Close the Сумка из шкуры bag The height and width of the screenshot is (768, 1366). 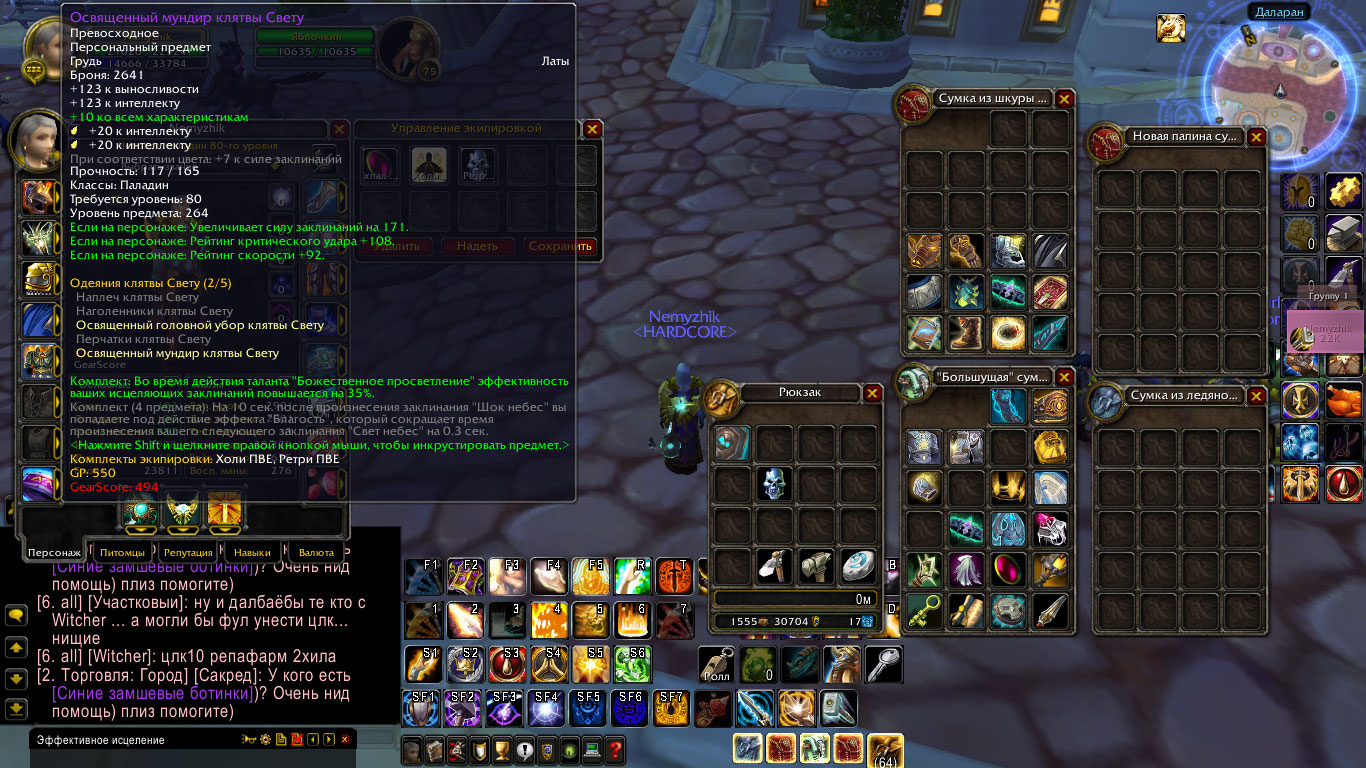[x=1064, y=99]
